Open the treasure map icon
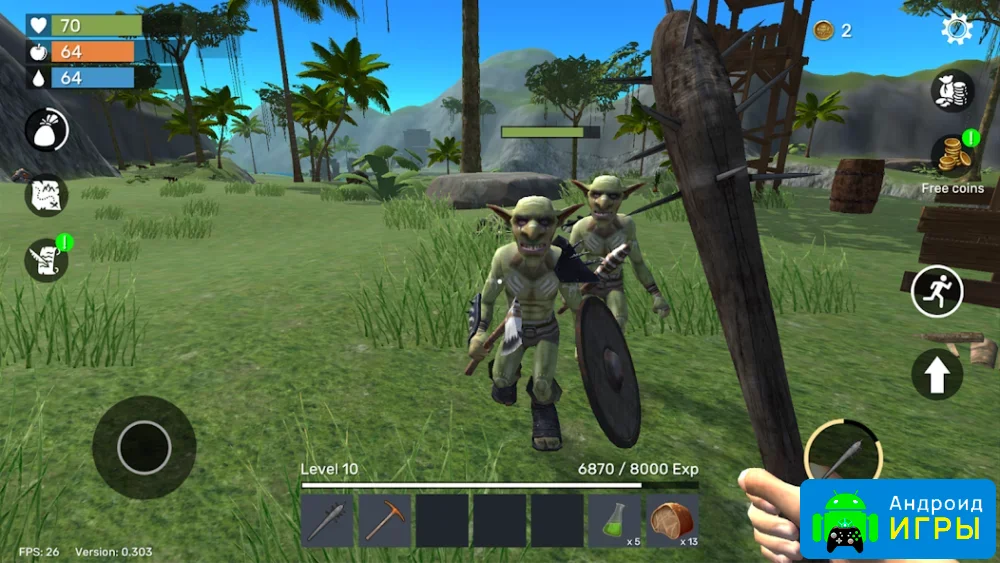The height and width of the screenshot is (563, 1000). (x=47, y=195)
